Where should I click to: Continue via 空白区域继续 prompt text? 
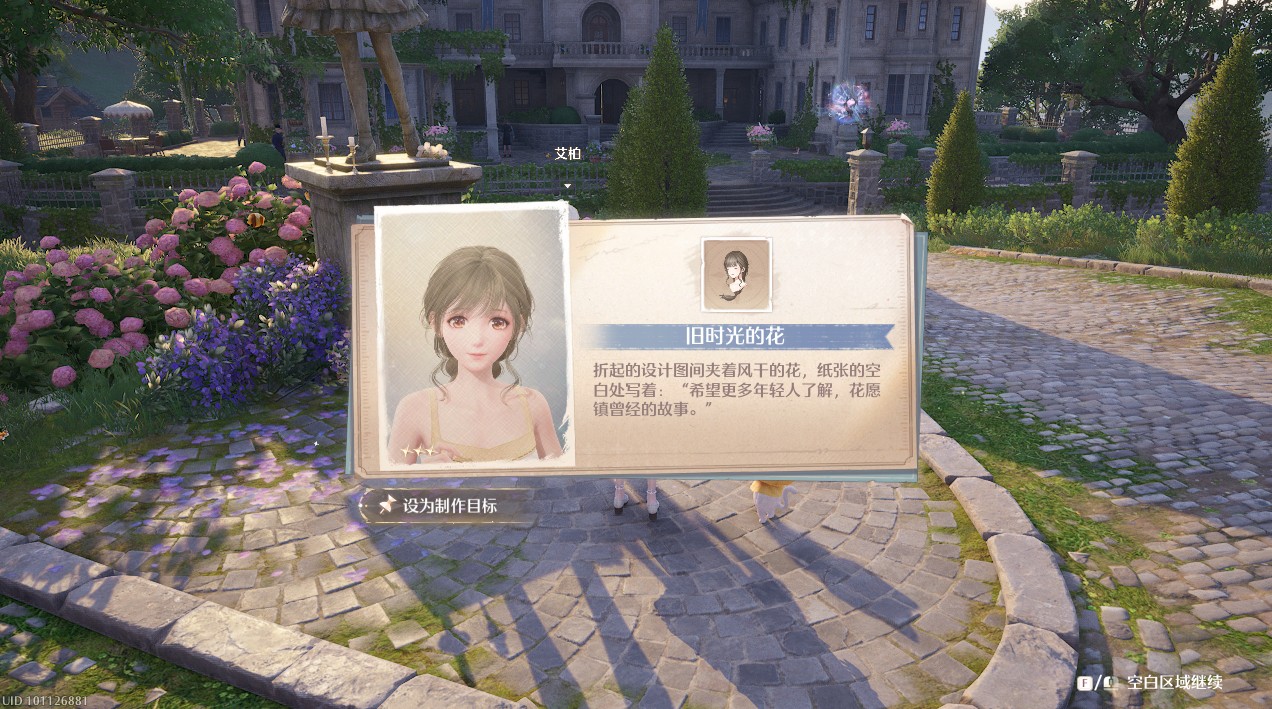click(x=1174, y=683)
